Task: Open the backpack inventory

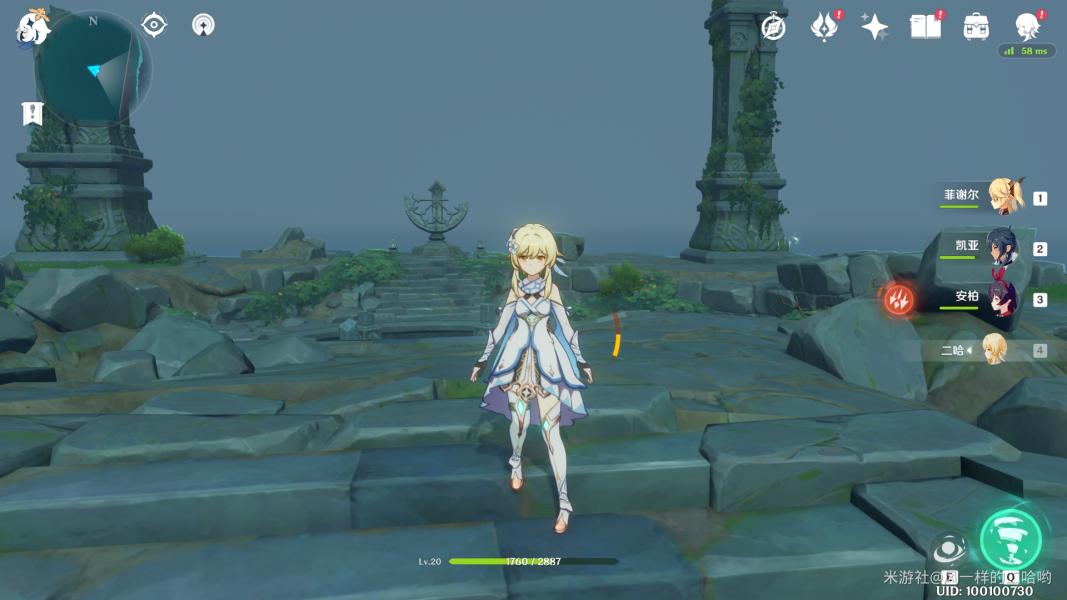Action: 976,27
